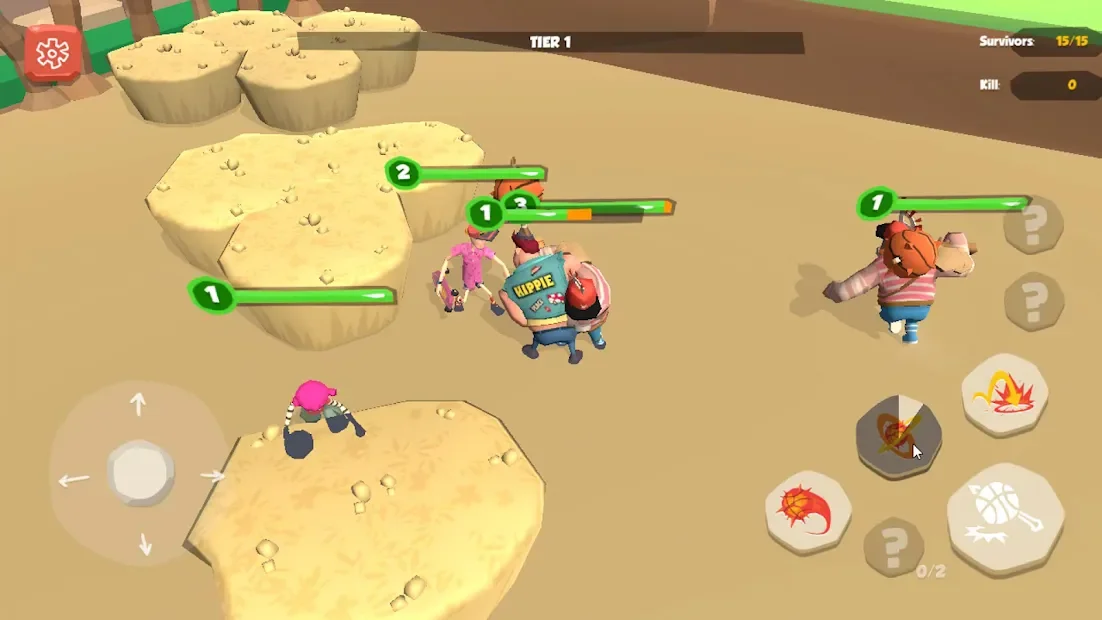Image resolution: width=1102 pixels, height=620 pixels.
Task: Trigger the bounce explosion ability
Action: (x=1004, y=394)
